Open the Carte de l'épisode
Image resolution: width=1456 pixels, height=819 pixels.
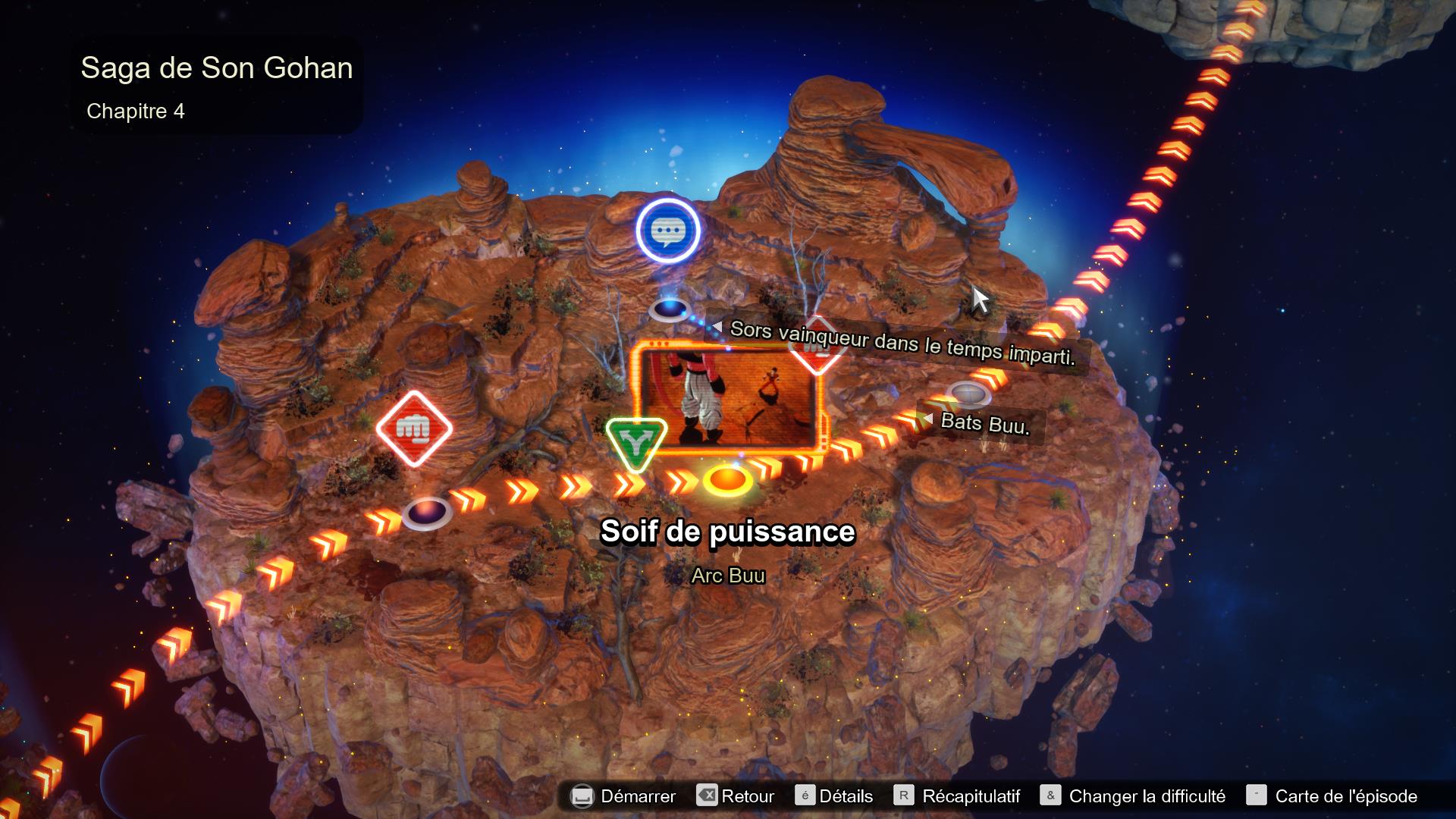click(x=1348, y=796)
